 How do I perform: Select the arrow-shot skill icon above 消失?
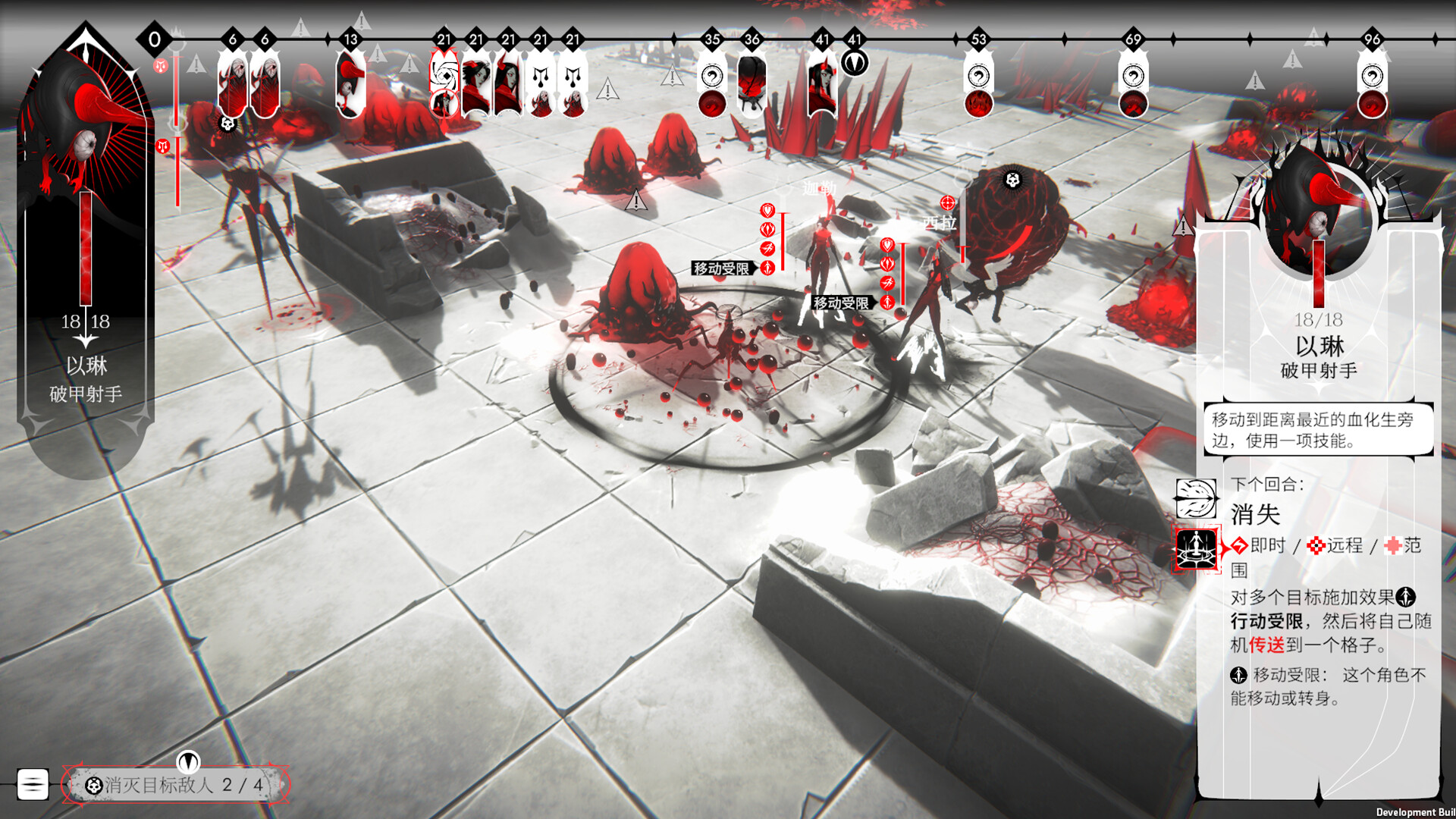[x=1196, y=497]
